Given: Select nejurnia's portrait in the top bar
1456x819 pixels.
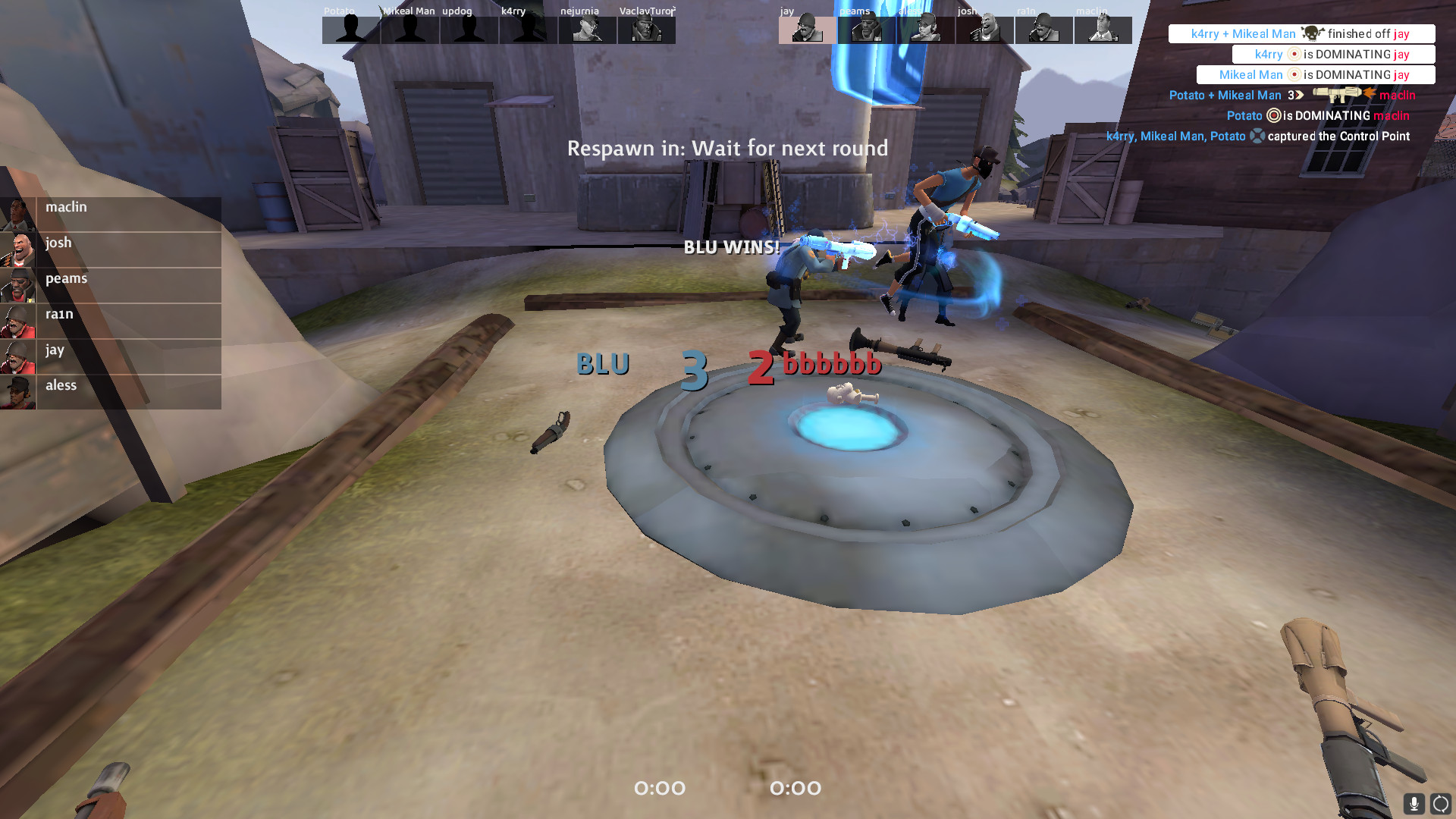Looking at the screenshot, I should [x=588, y=30].
